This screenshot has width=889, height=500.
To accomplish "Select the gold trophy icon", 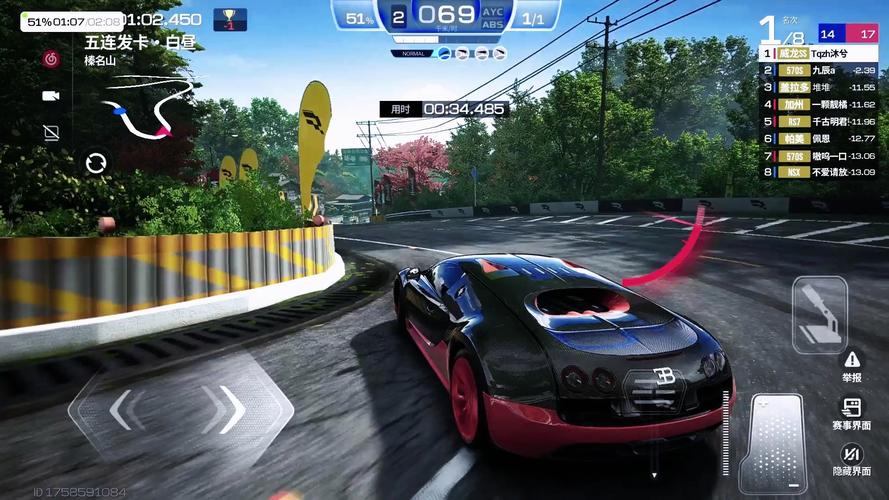I will [x=230, y=19].
